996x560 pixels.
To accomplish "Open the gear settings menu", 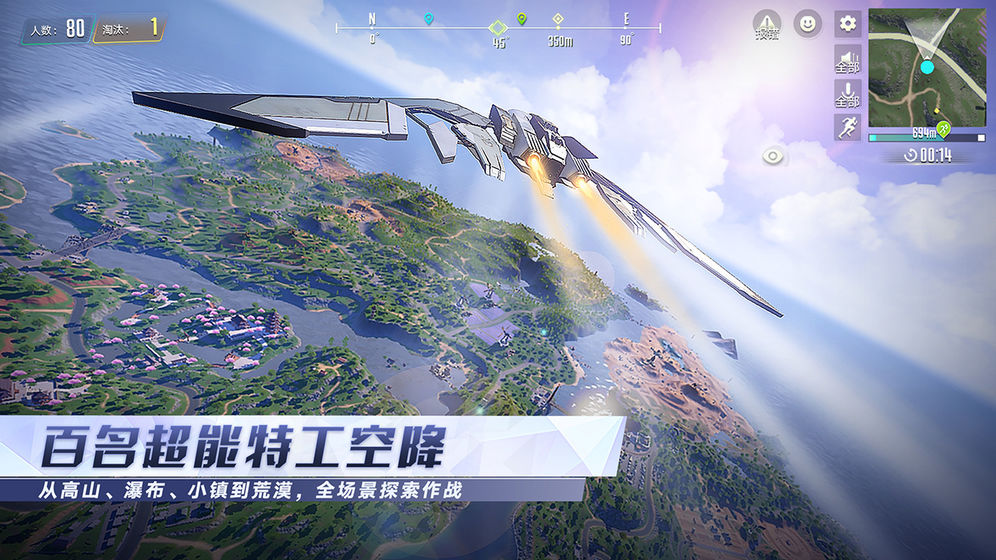I will (x=847, y=24).
